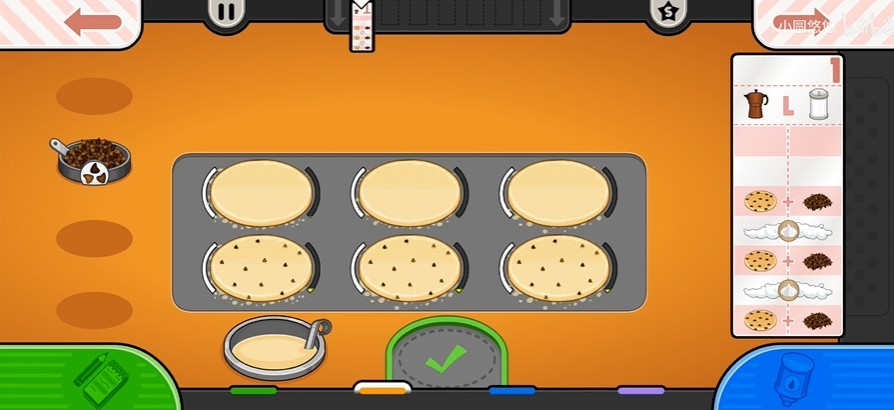The image size is (894, 410).
Task: Select the batter bowl with ladle
Action: [x=274, y=345]
